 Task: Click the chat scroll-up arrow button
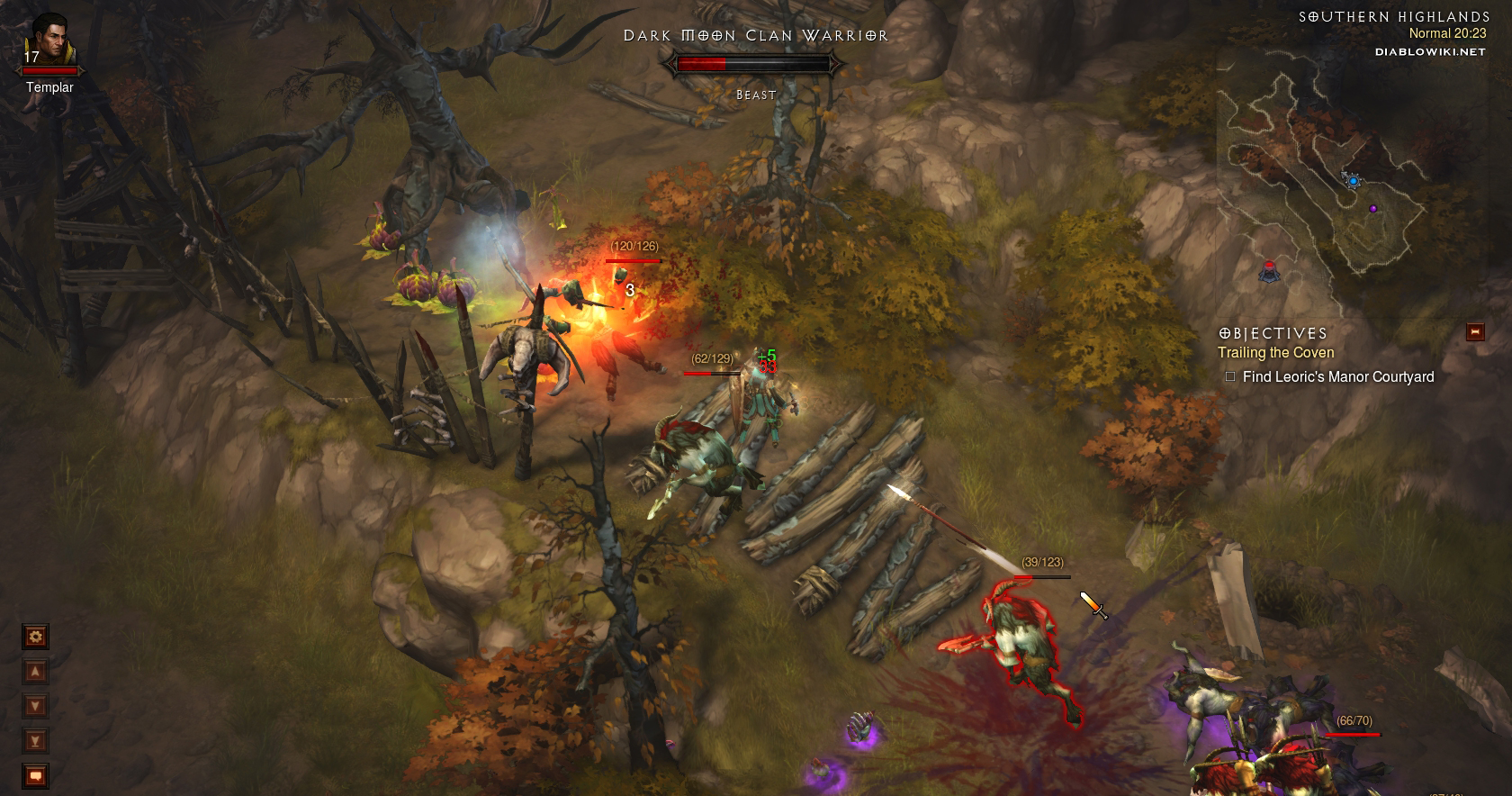(35, 672)
